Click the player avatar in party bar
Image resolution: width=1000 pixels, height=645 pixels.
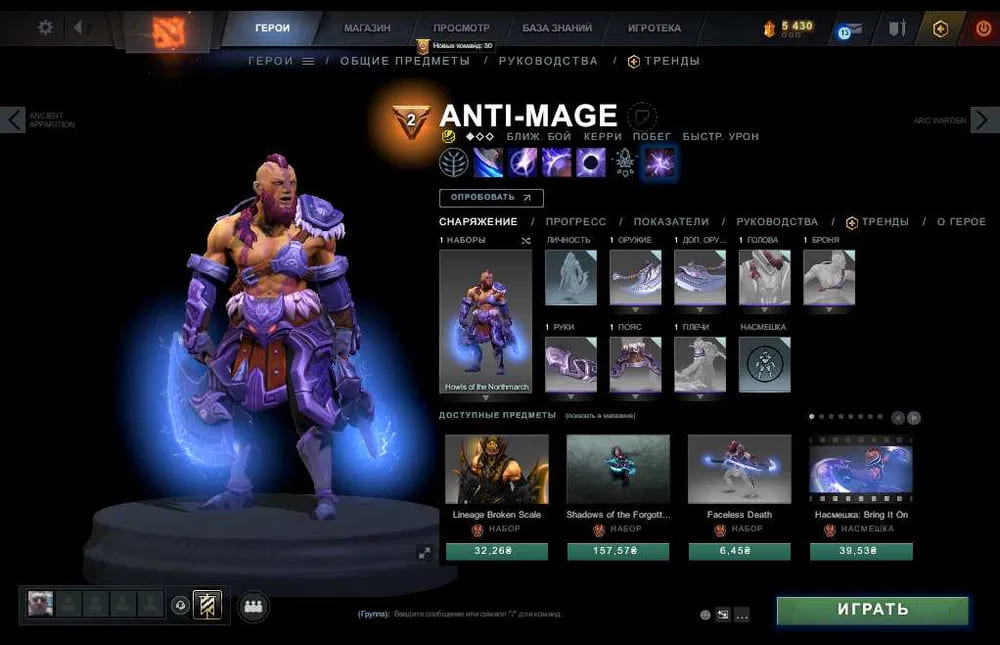pyautogui.click(x=40, y=603)
